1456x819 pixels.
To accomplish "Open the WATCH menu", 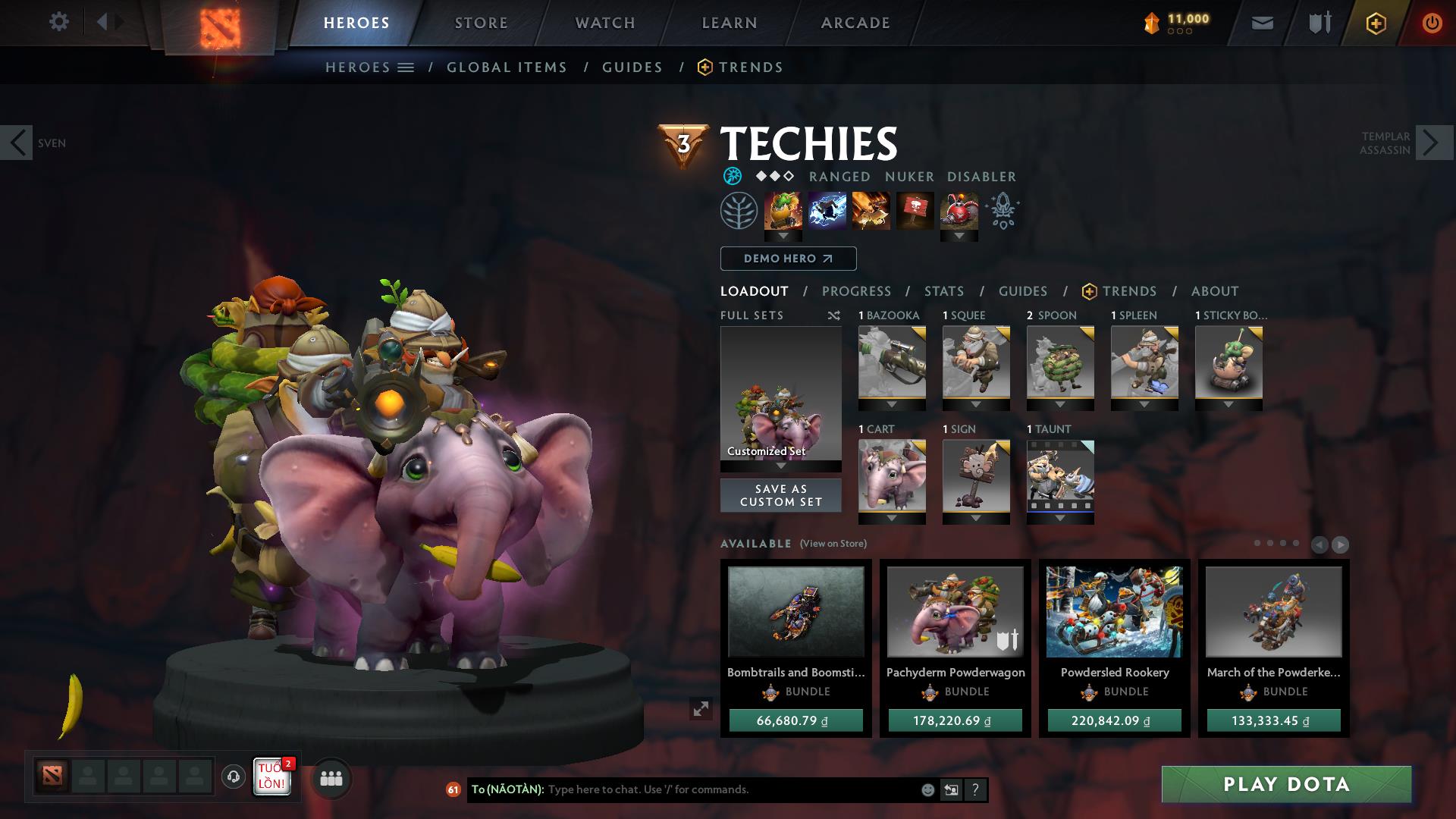I will click(604, 22).
